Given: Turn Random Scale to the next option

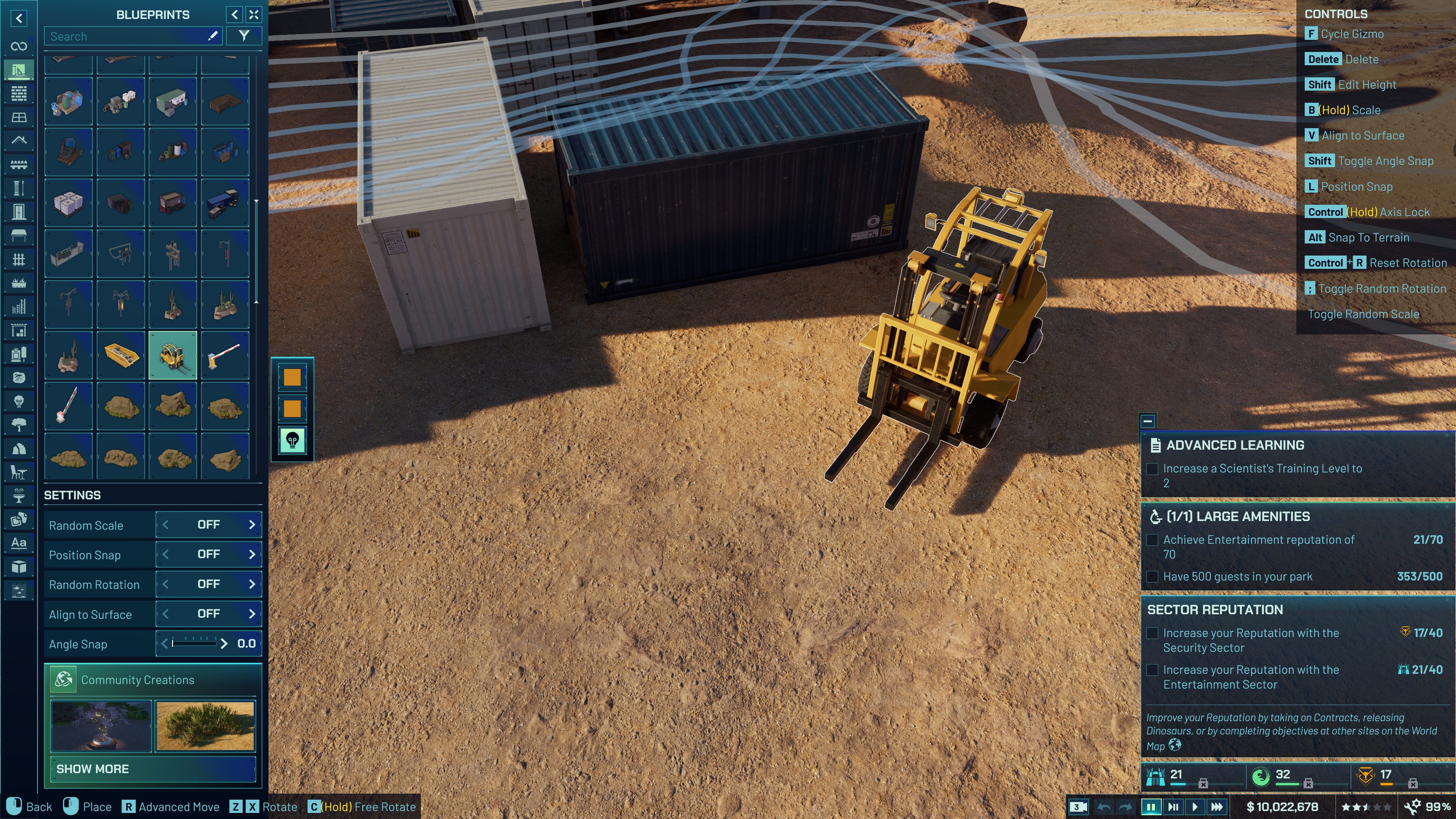Looking at the screenshot, I should 252,524.
